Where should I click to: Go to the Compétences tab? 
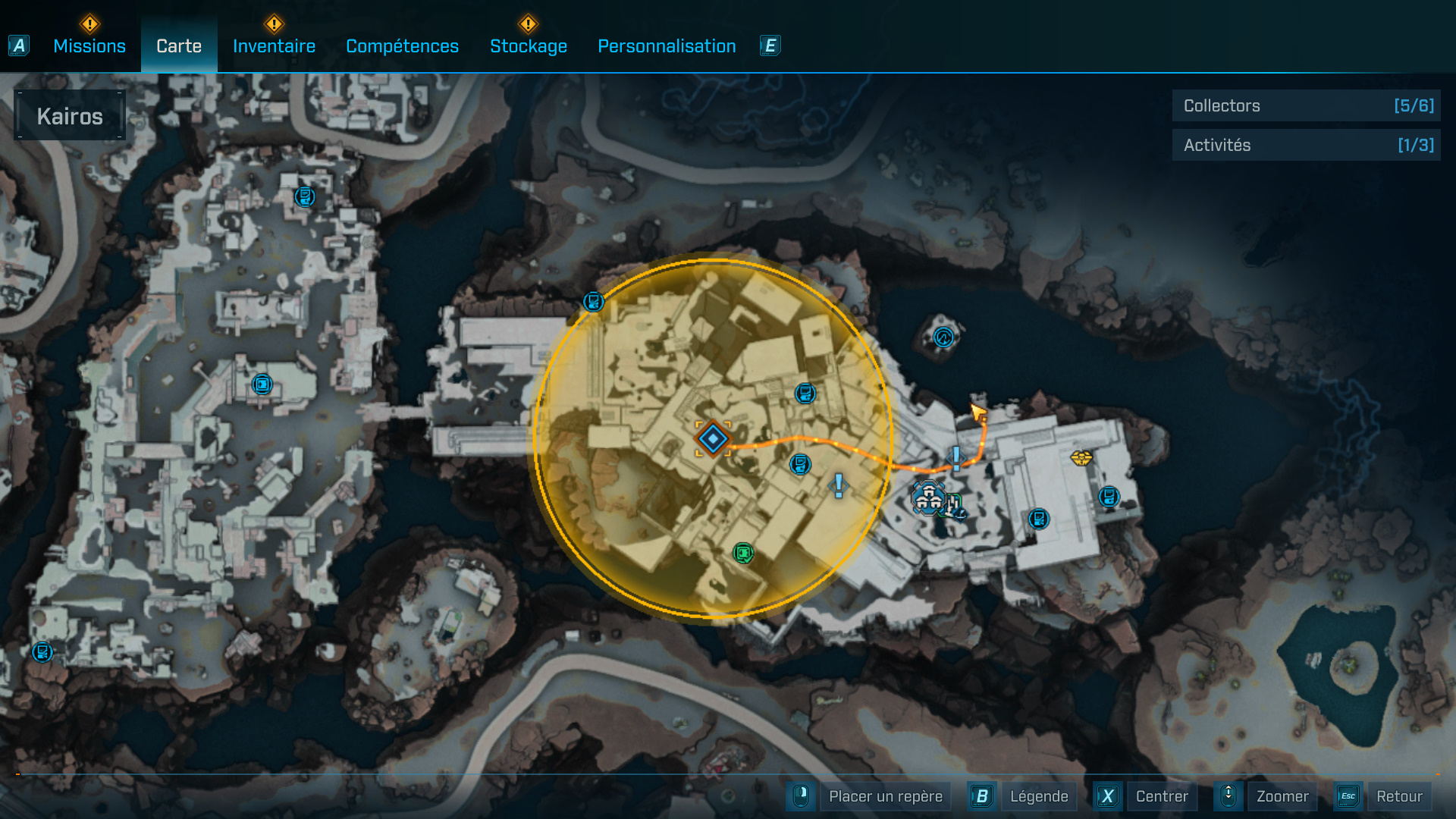point(402,46)
